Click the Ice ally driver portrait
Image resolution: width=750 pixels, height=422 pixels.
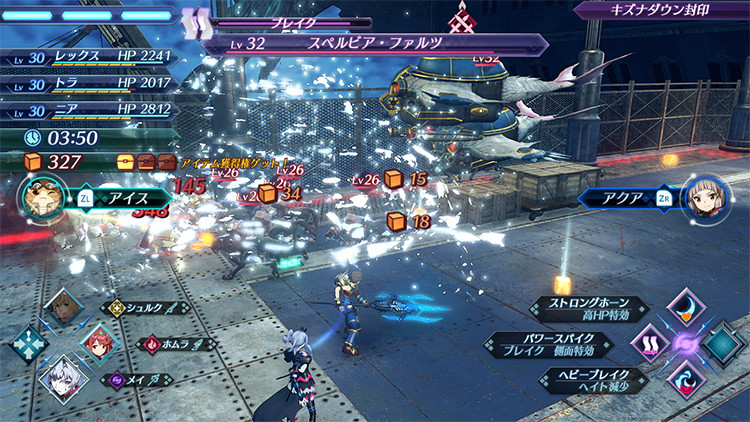click(43, 197)
